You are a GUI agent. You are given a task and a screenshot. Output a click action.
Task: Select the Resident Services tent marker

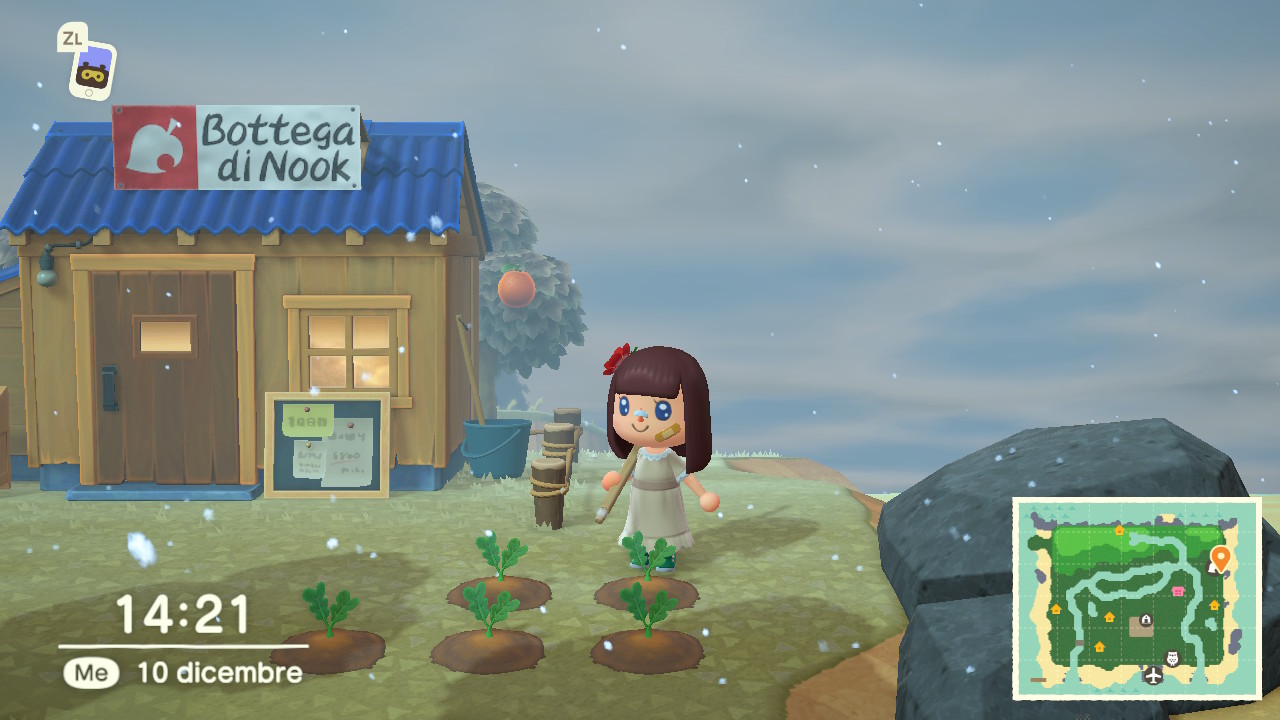pos(1145,620)
